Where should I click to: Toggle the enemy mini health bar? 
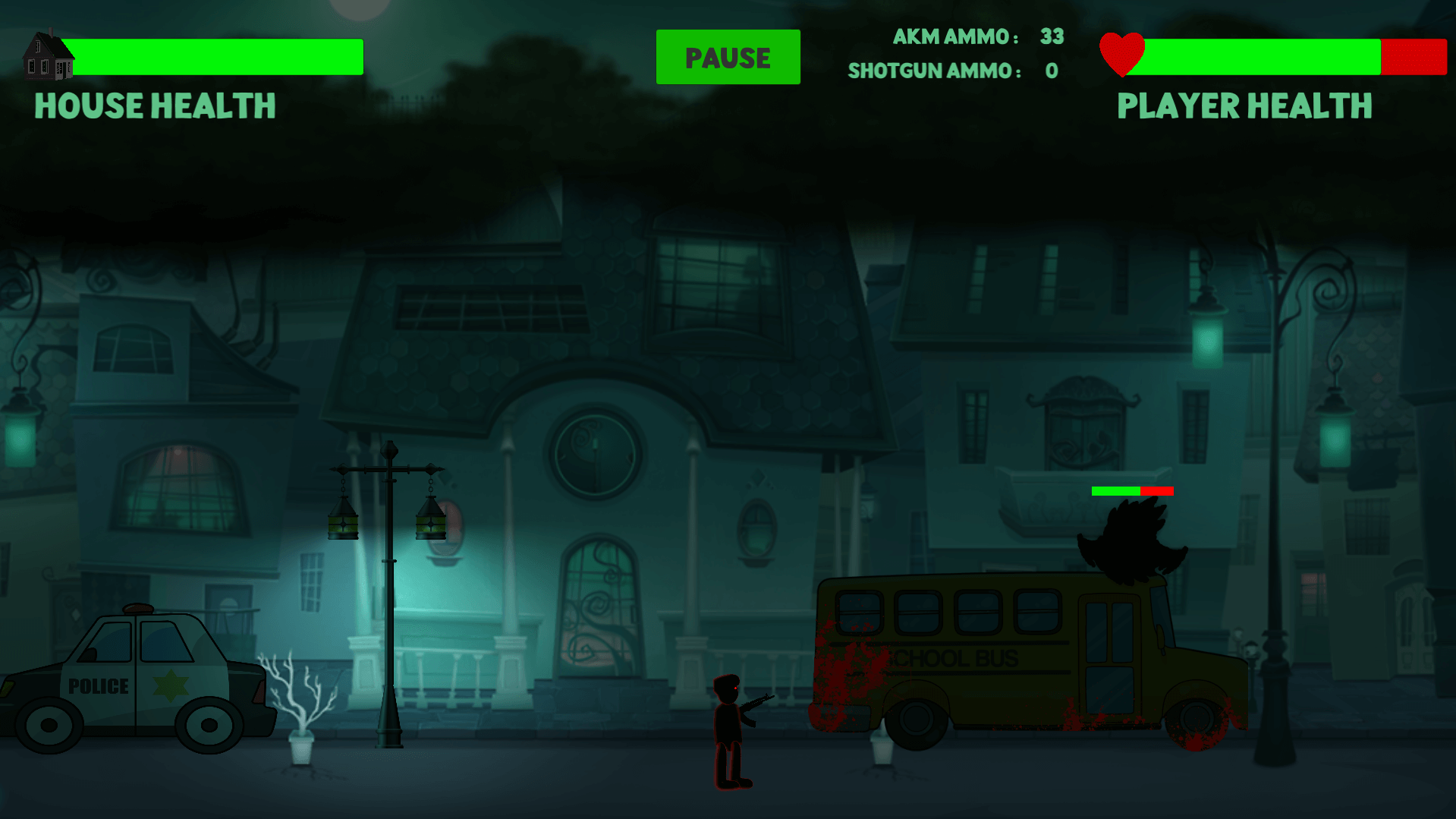pos(1133,491)
